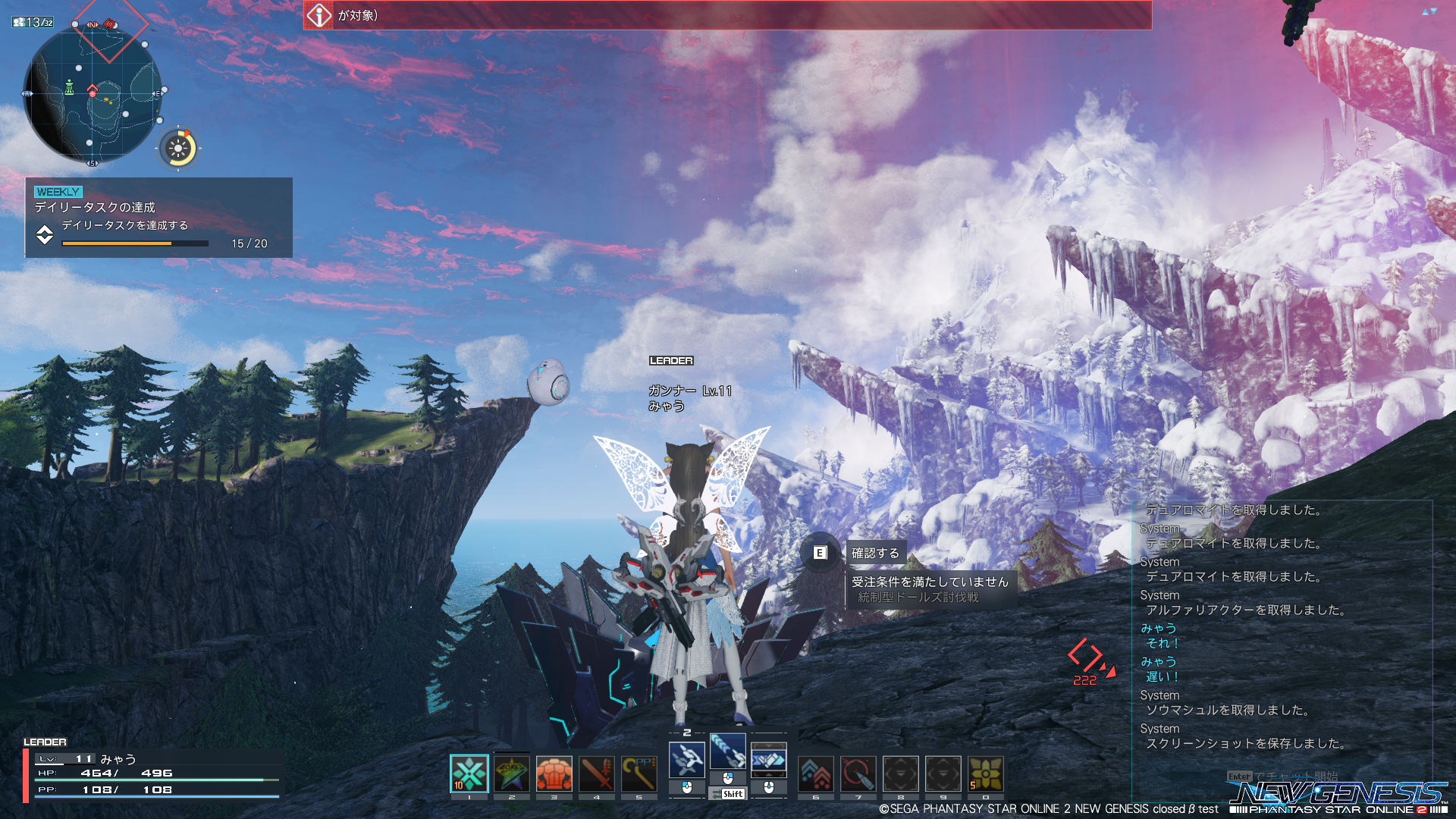
Task: Click the sun day-night clock icon
Action: pyautogui.click(x=179, y=149)
